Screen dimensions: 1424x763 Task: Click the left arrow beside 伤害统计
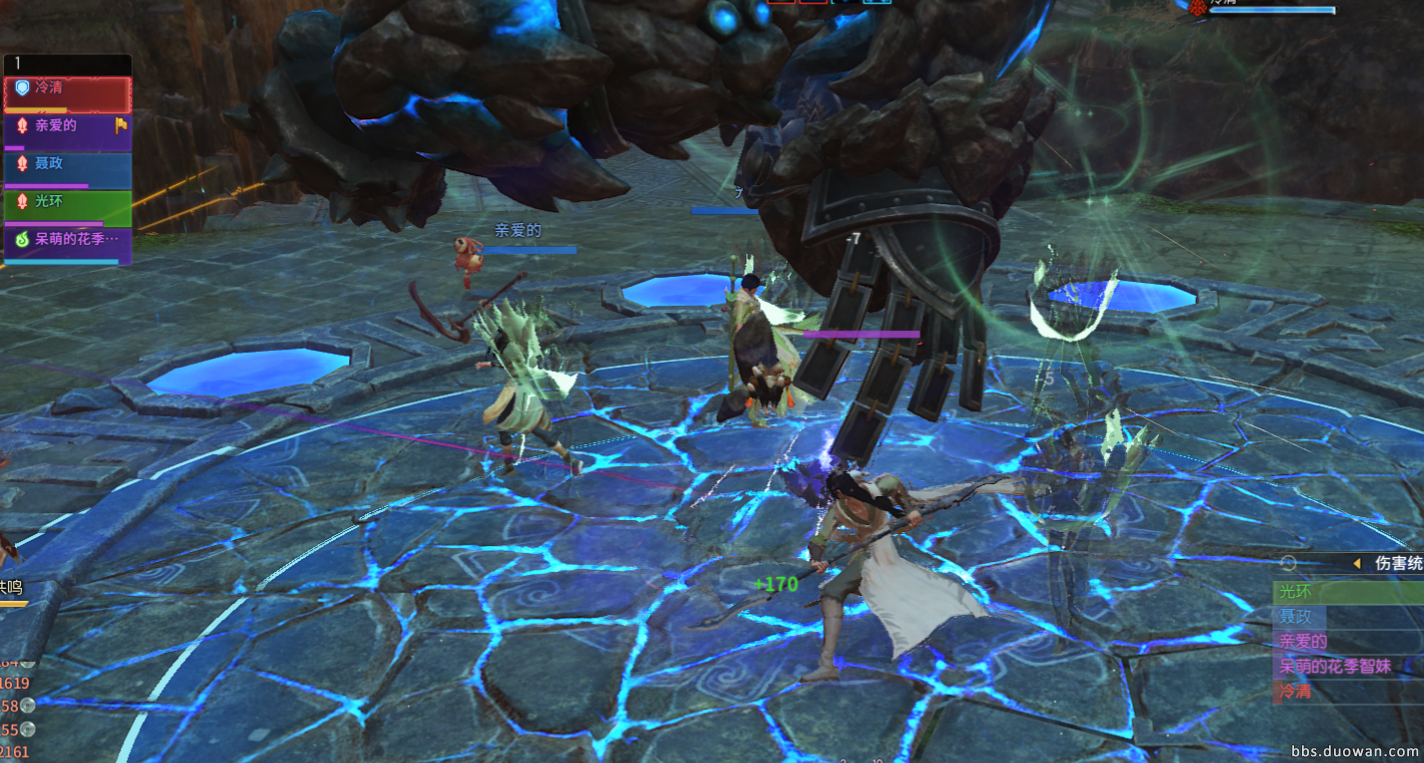1357,564
